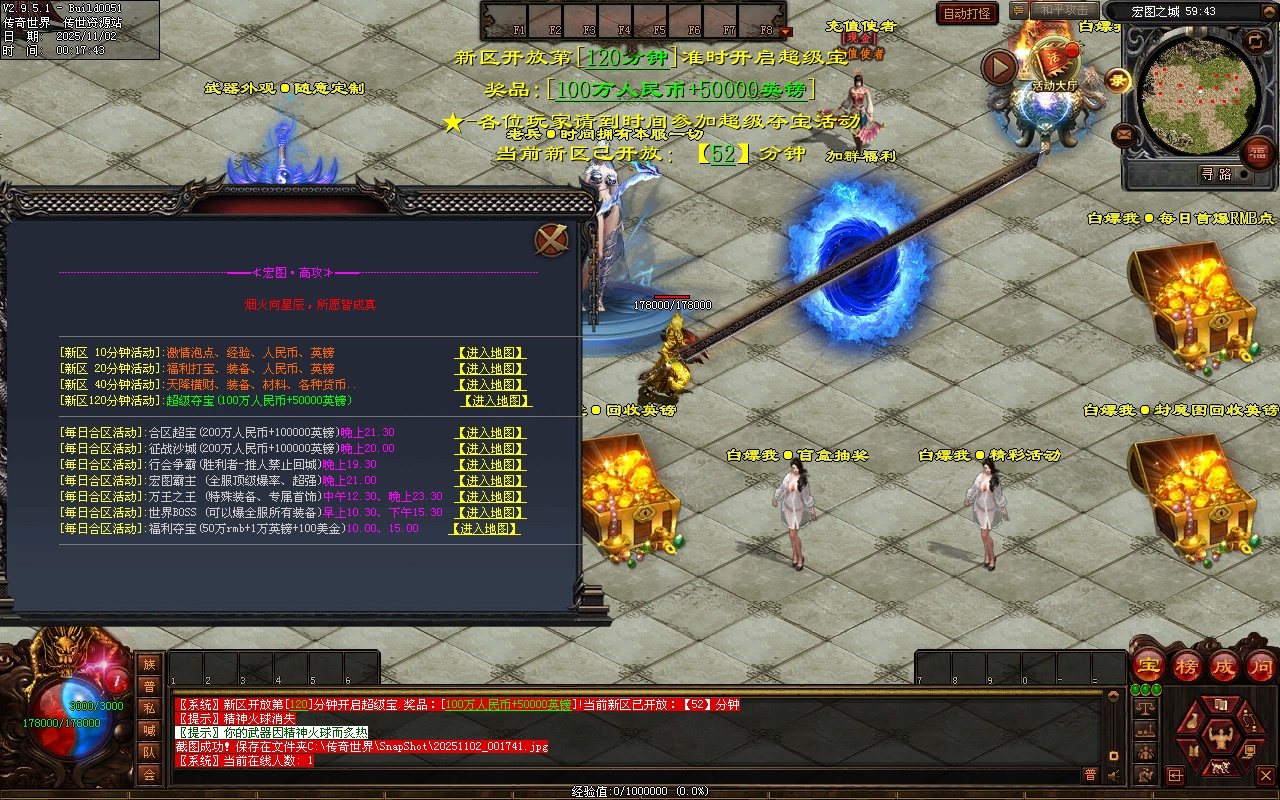
Task: Select the 队 team chat channel
Action: pos(149,752)
